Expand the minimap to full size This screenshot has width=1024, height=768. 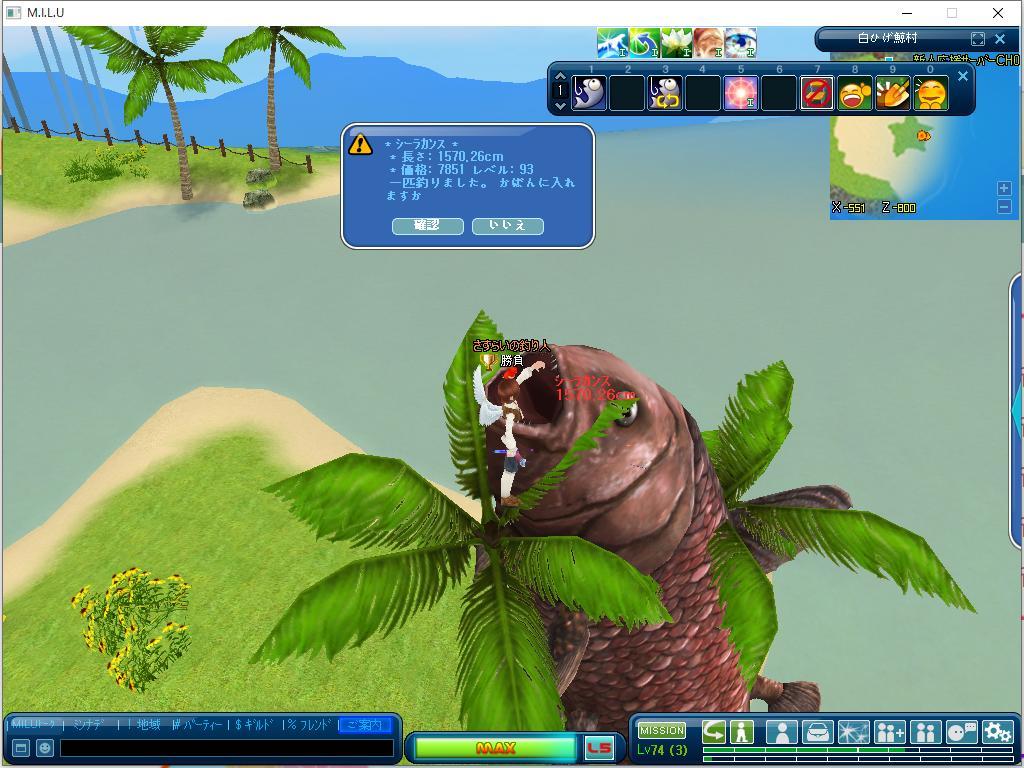click(978, 39)
